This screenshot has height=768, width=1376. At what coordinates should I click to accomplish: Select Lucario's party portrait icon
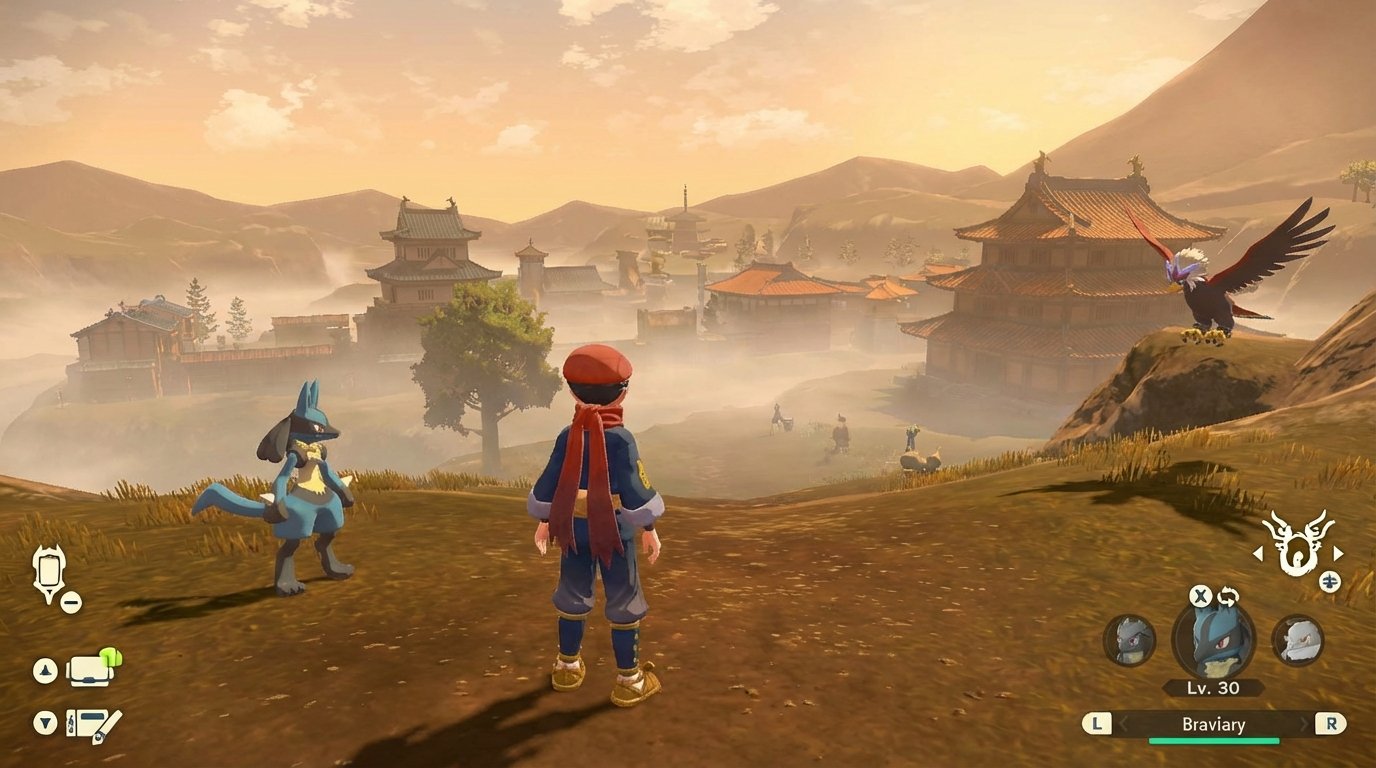coord(1216,643)
